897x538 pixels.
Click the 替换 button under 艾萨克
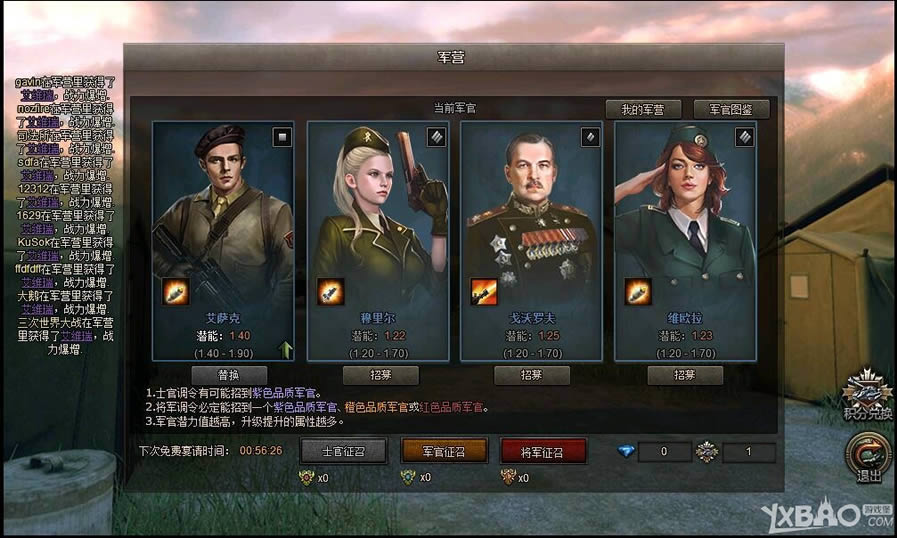[228, 375]
